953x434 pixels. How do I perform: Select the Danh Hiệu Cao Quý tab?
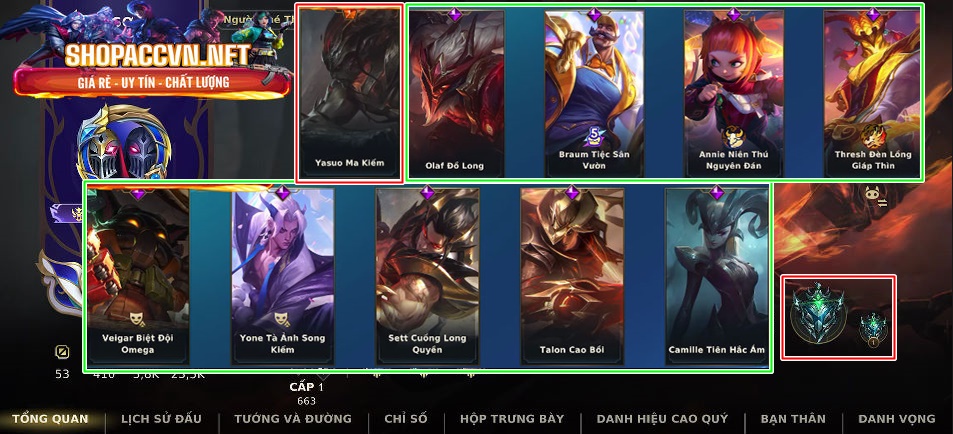(662, 419)
